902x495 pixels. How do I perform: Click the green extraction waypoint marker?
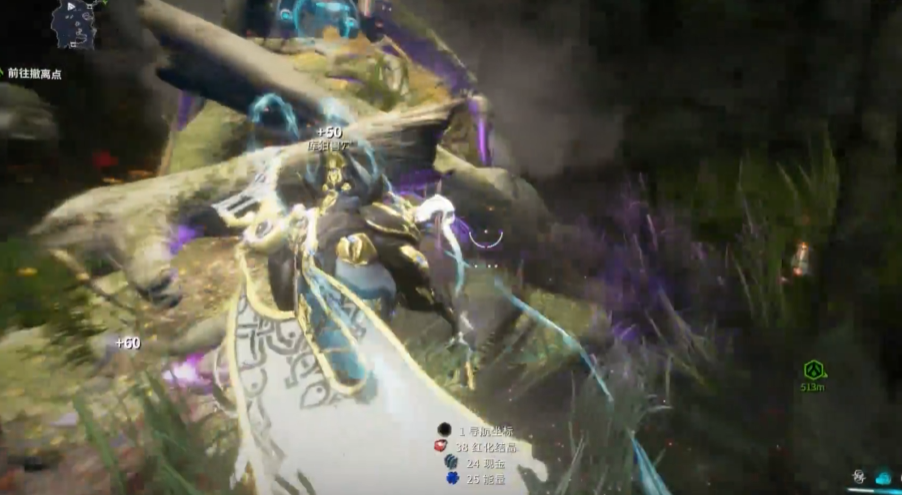813,370
